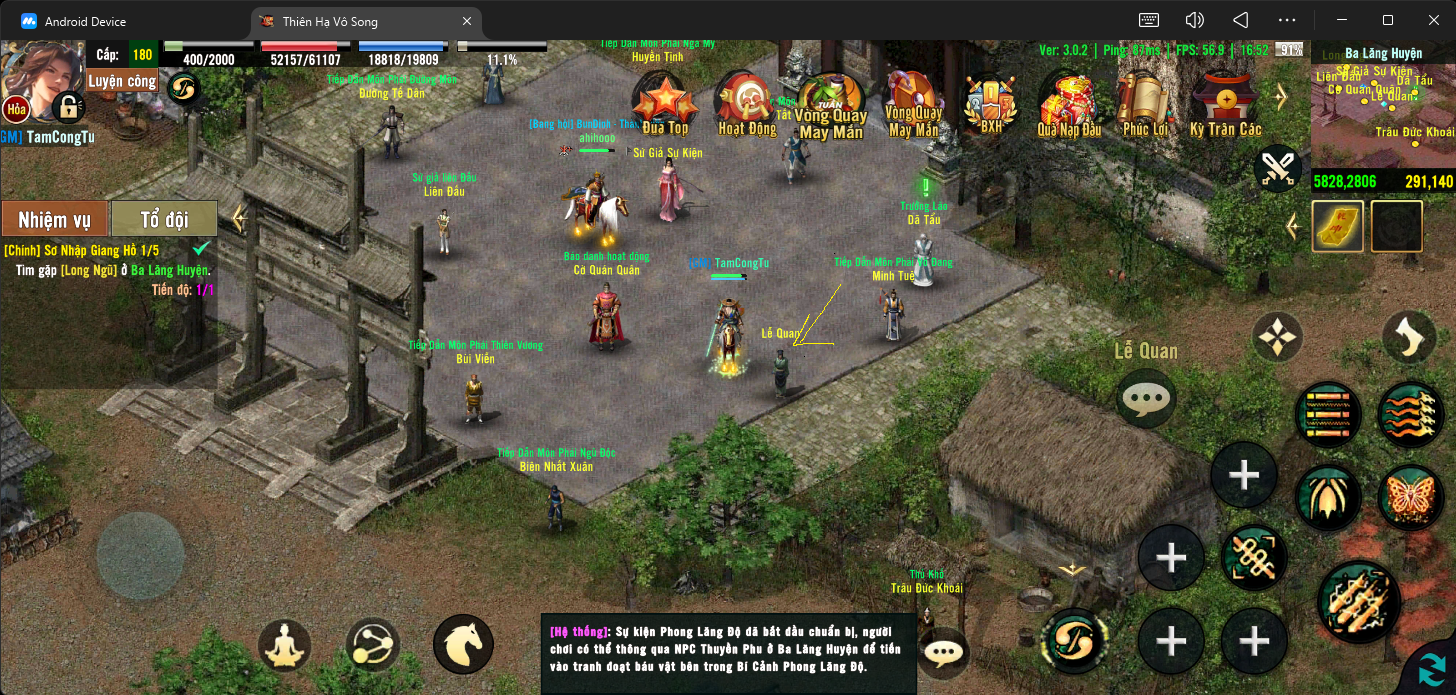
Task: Activate the meditation sitting icon
Action: [x=284, y=646]
